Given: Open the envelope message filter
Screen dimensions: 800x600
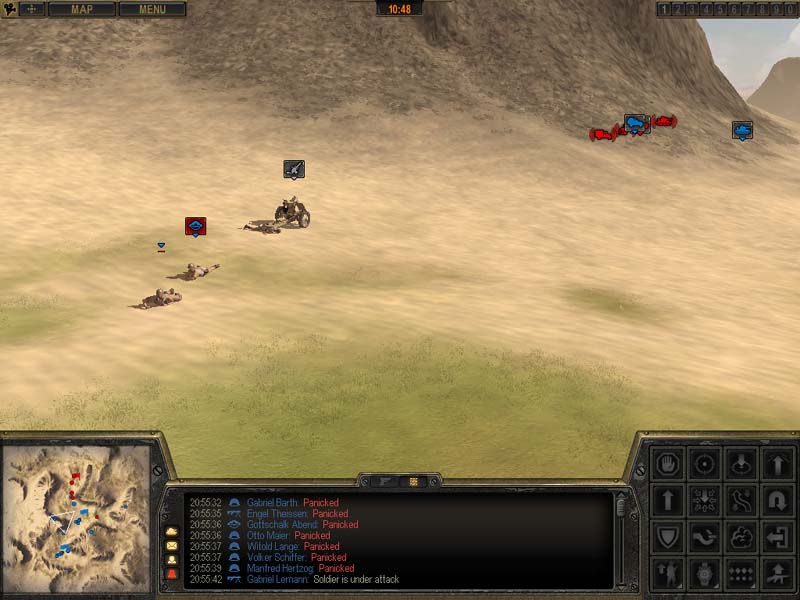Looking at the screenshot, I should click(x=171, y=546).
